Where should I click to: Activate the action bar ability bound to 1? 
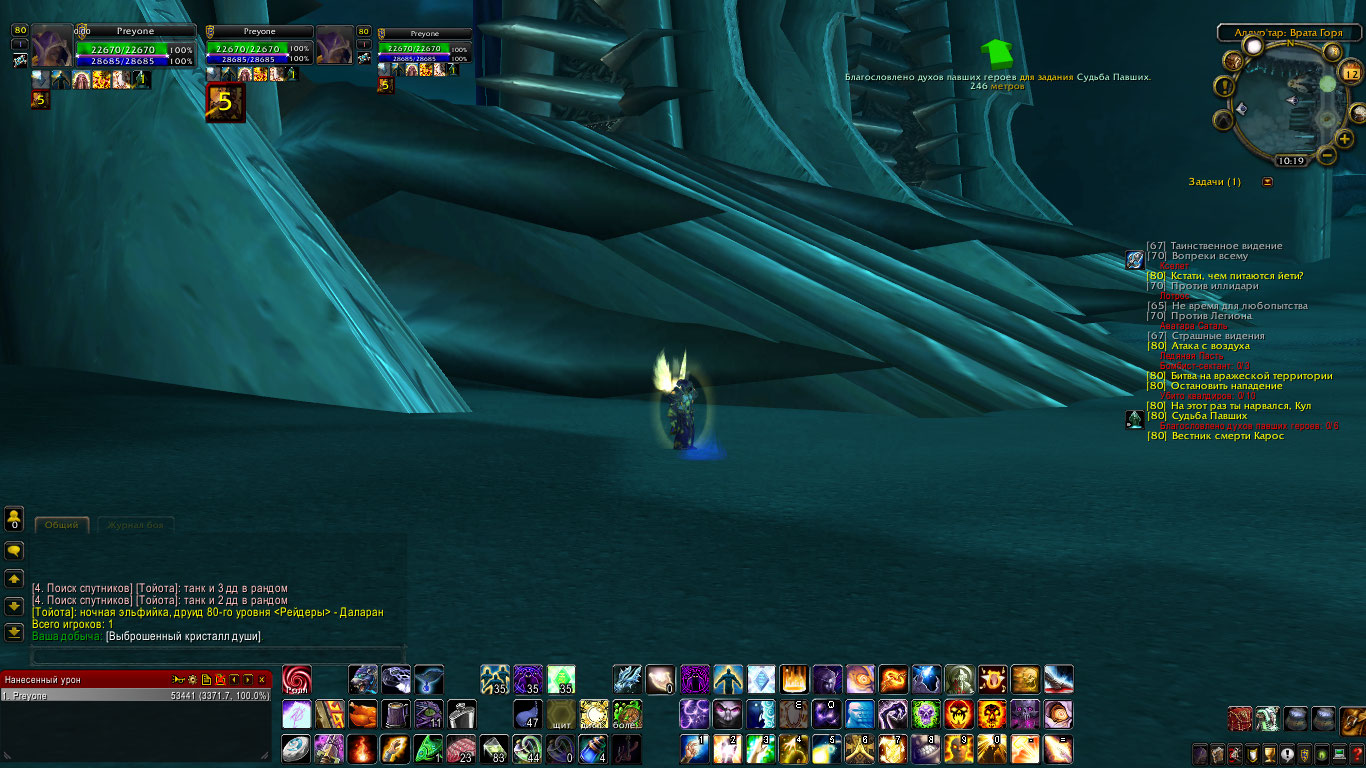click(x=695, y=748)
